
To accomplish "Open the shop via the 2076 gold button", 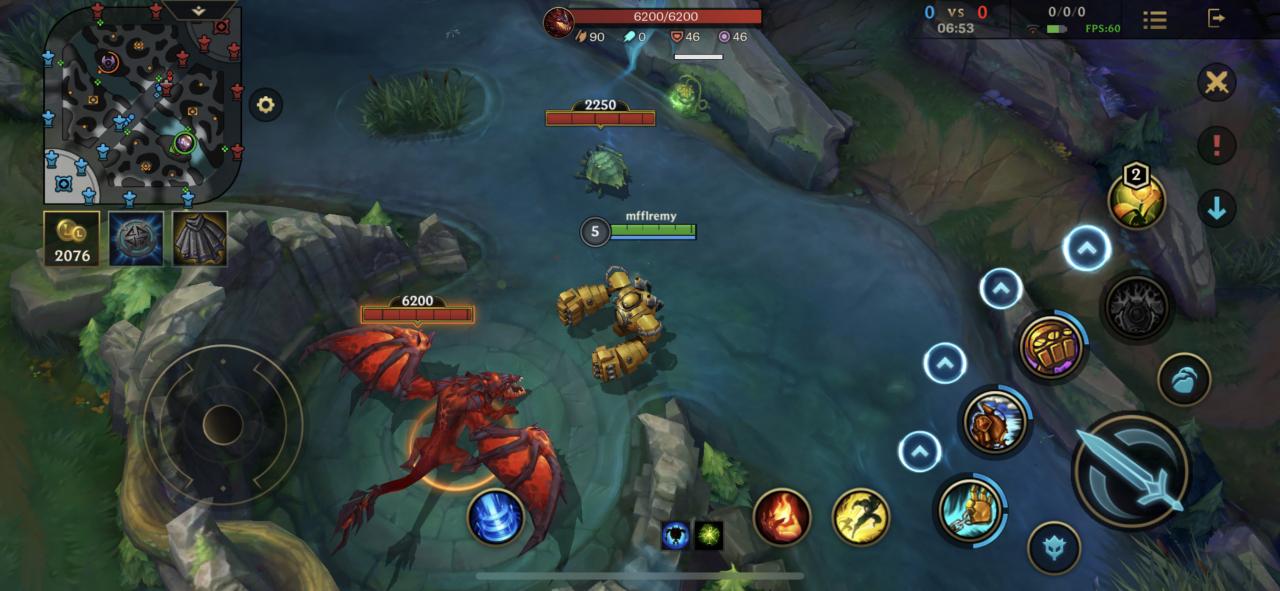I will point(72,239).
